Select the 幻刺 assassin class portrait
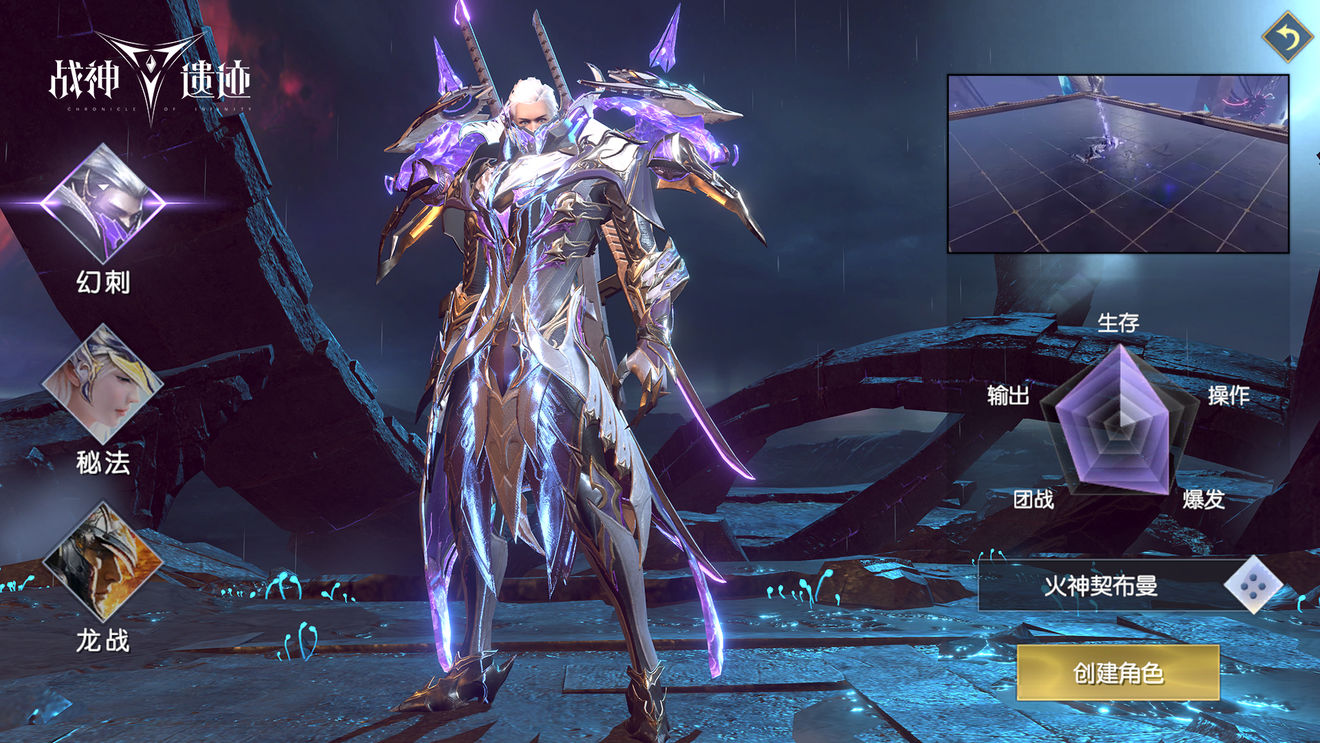The width and height of the screenshot is (1320, 743). [x=103, y=204]
